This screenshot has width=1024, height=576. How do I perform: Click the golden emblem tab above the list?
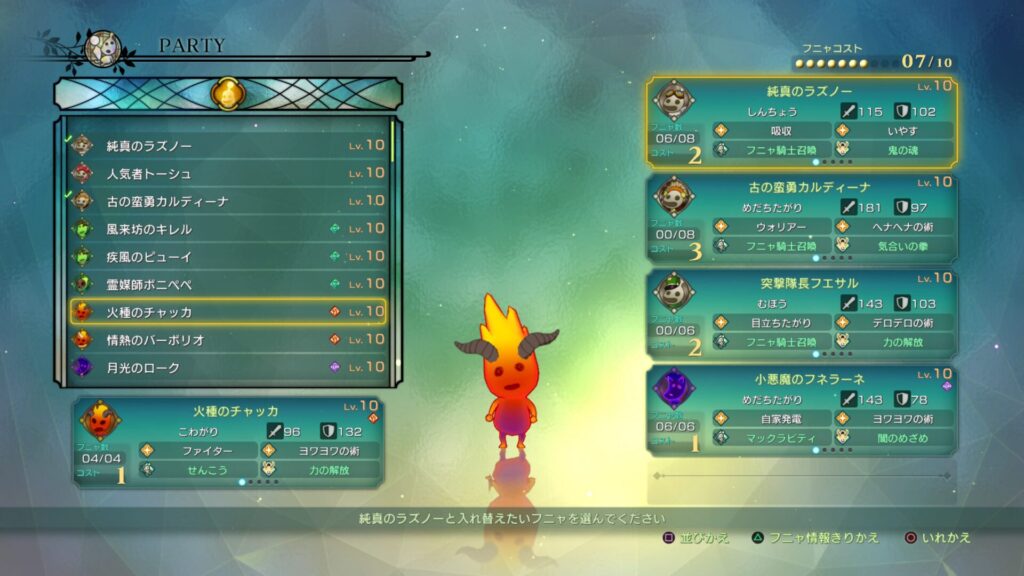click(x=227, y=95)
